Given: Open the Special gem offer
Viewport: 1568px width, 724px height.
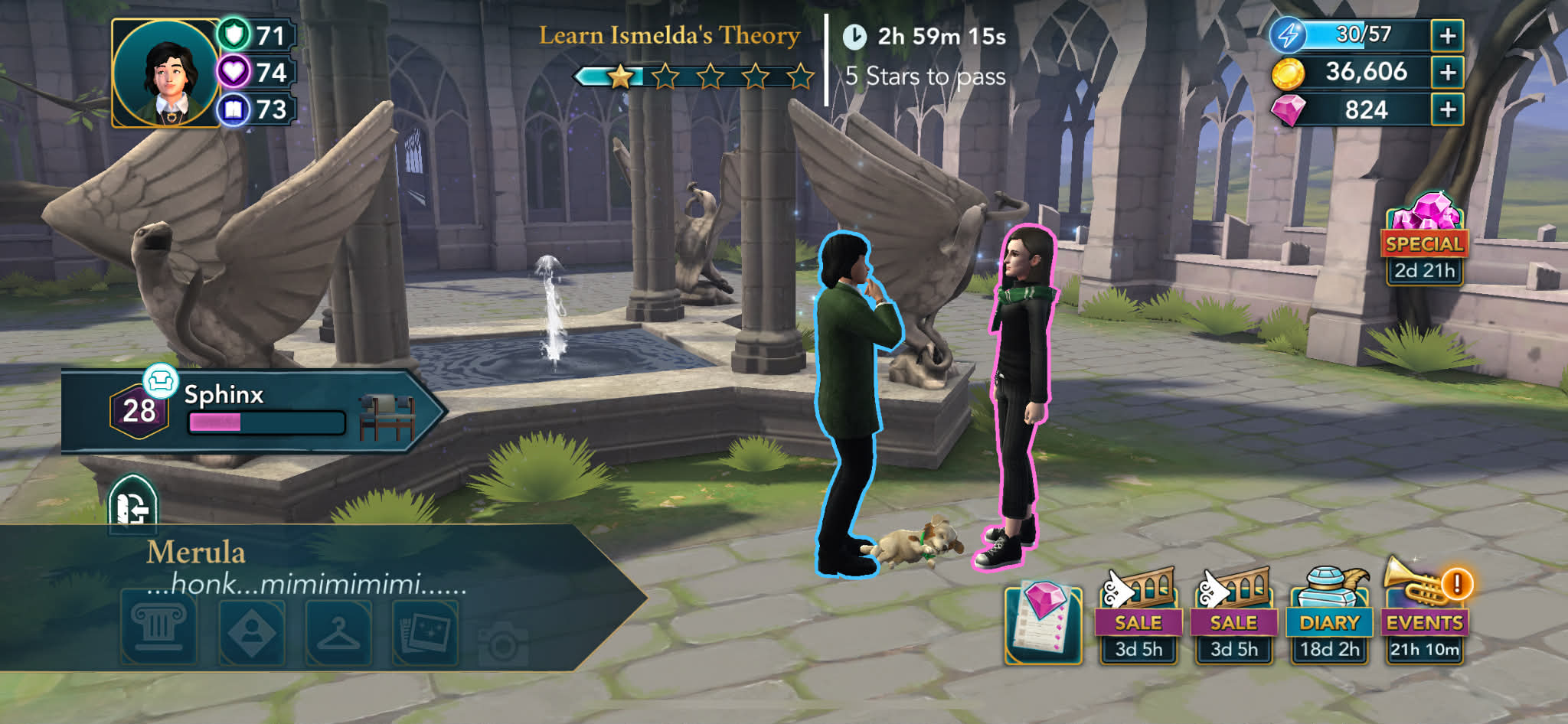Looking at the screenshot, I should pos(1424,238).
